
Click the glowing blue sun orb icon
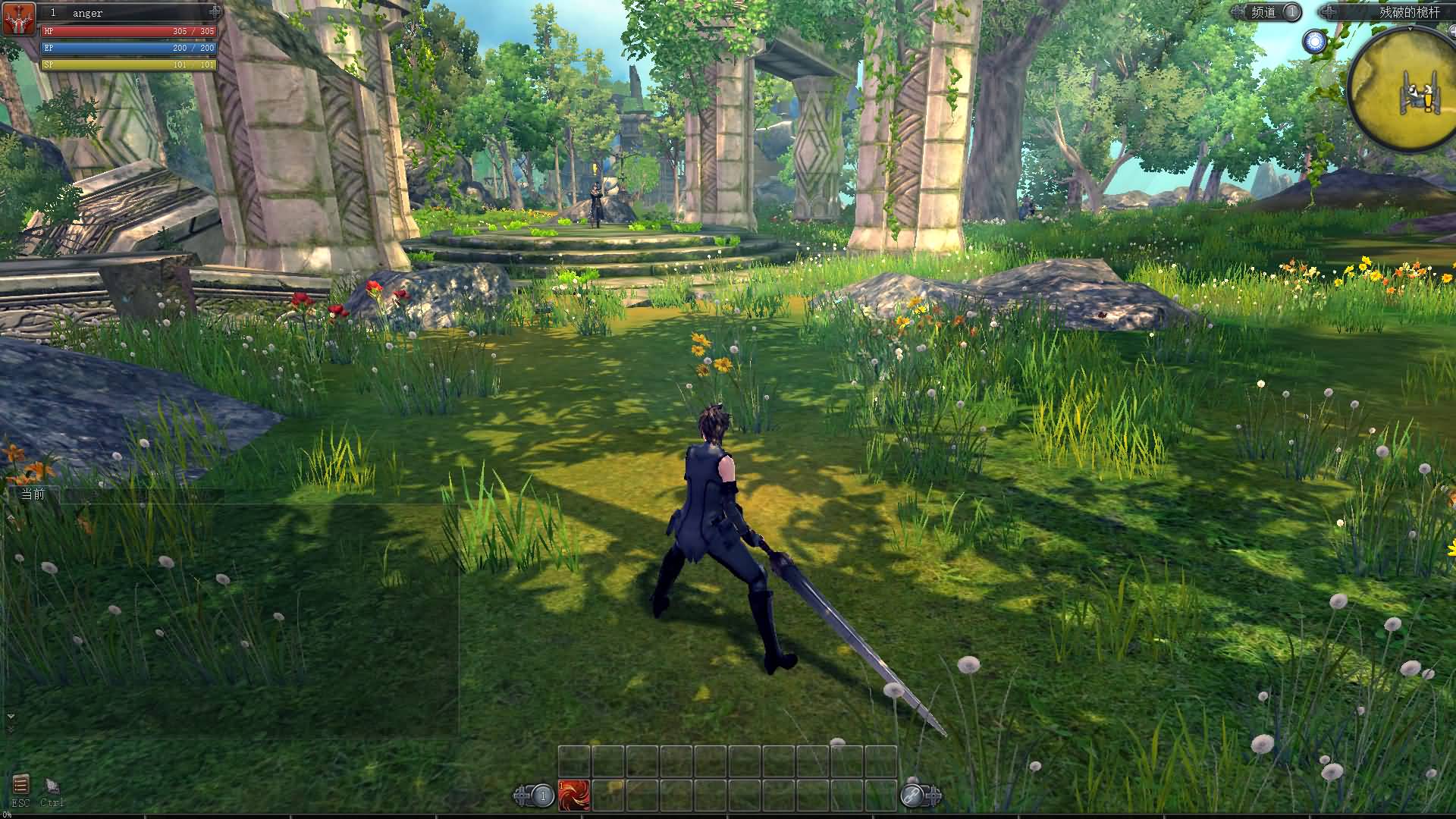click(x=1315, y=42)
